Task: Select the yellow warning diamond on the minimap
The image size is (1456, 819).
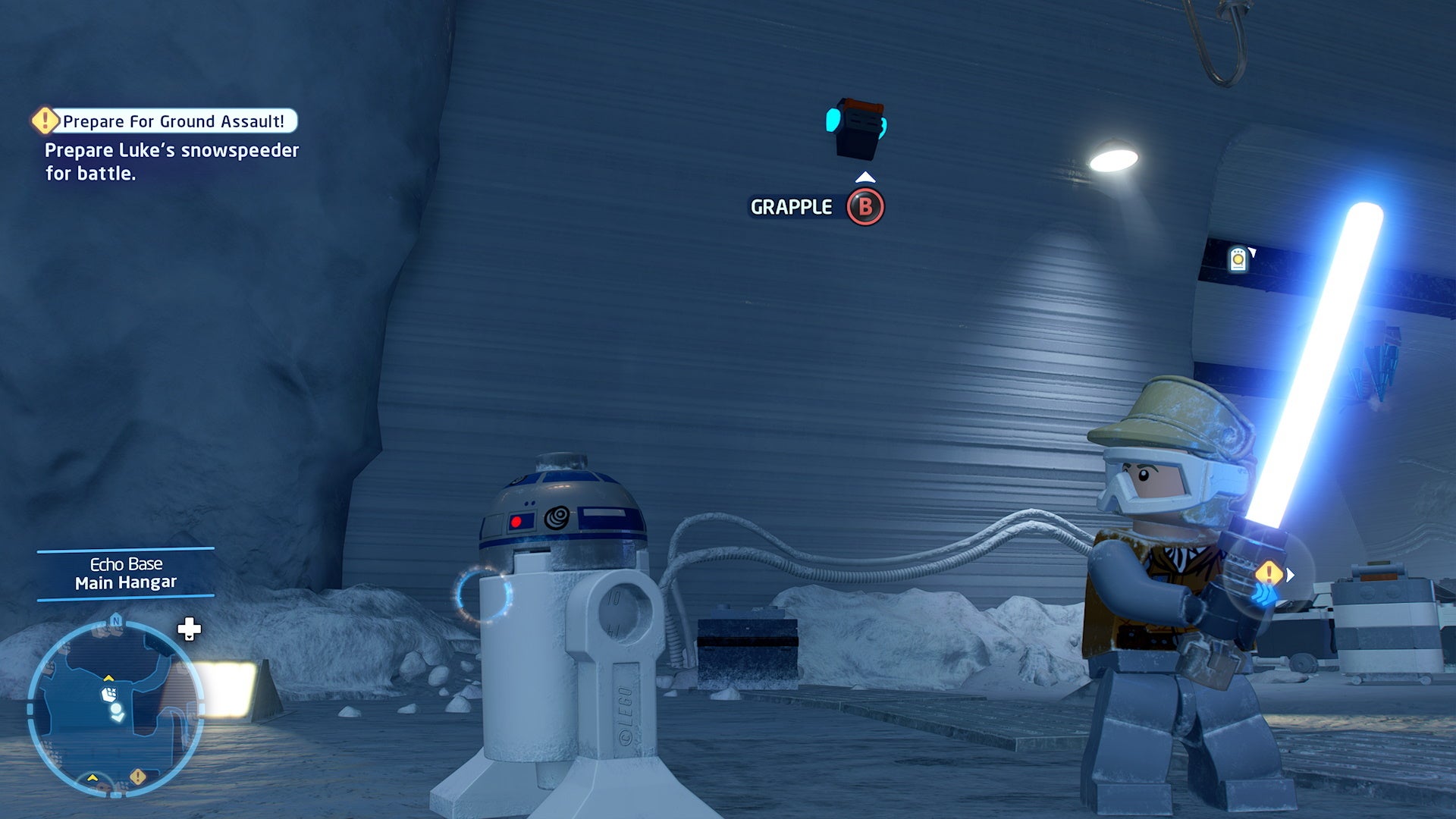Action: (x=137, y=777)
